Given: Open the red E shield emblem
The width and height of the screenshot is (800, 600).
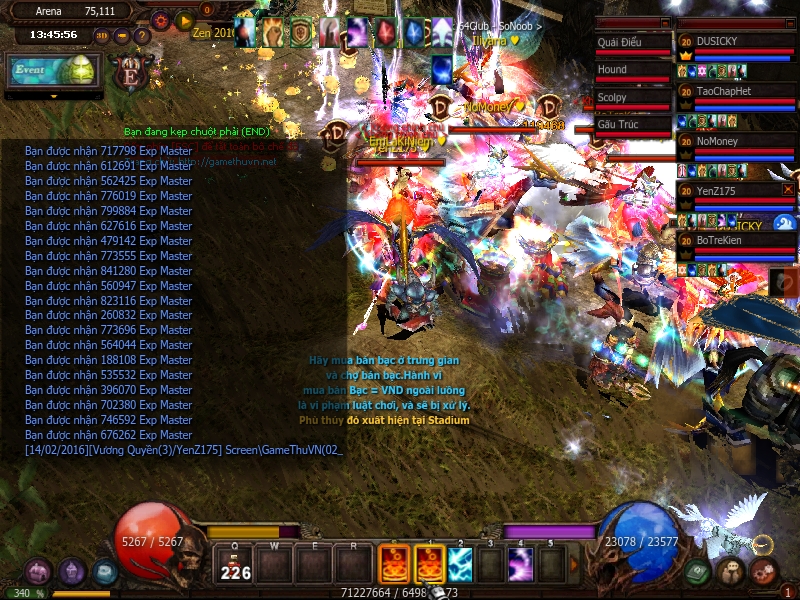Looking at the screenshot, I should (x=129, y=73).
